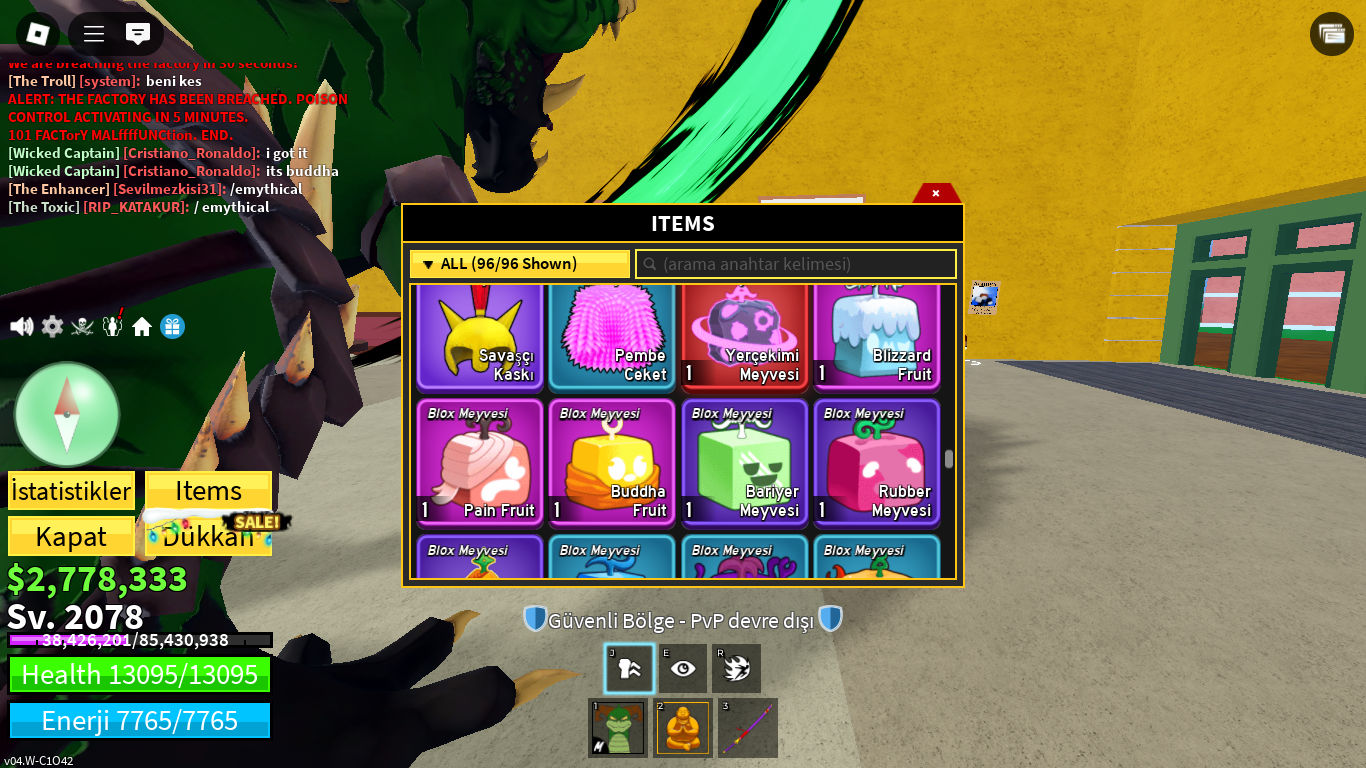1366x768 pixels.
Task: Expand the ALL items filter dropdown
Action: pos(519,263)
